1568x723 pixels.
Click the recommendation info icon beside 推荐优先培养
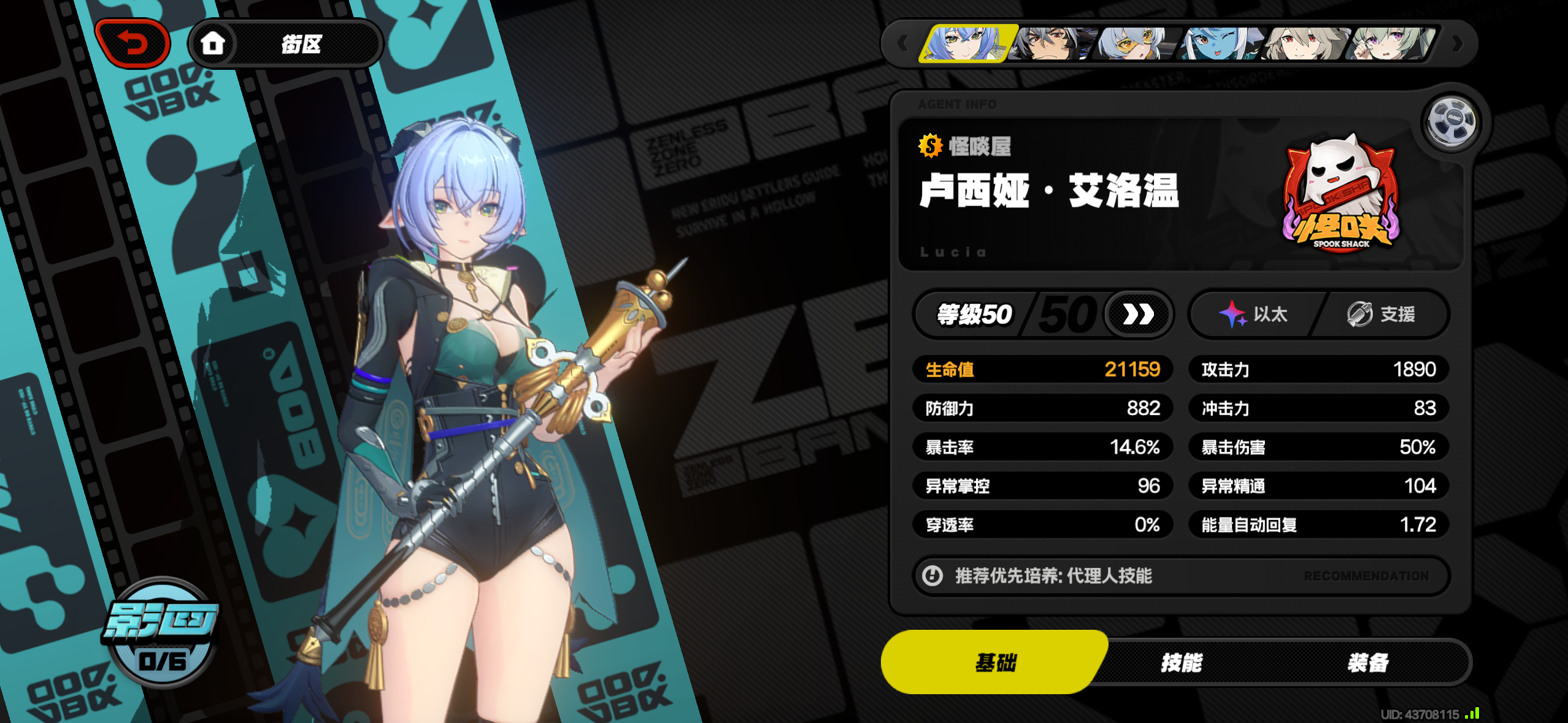tap(932, 576)
